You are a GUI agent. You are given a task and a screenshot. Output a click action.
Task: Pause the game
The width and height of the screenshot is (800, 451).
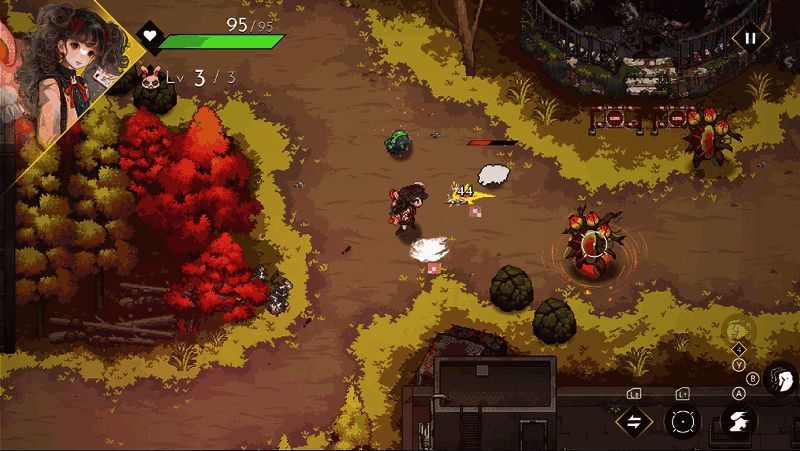point(749,38)
